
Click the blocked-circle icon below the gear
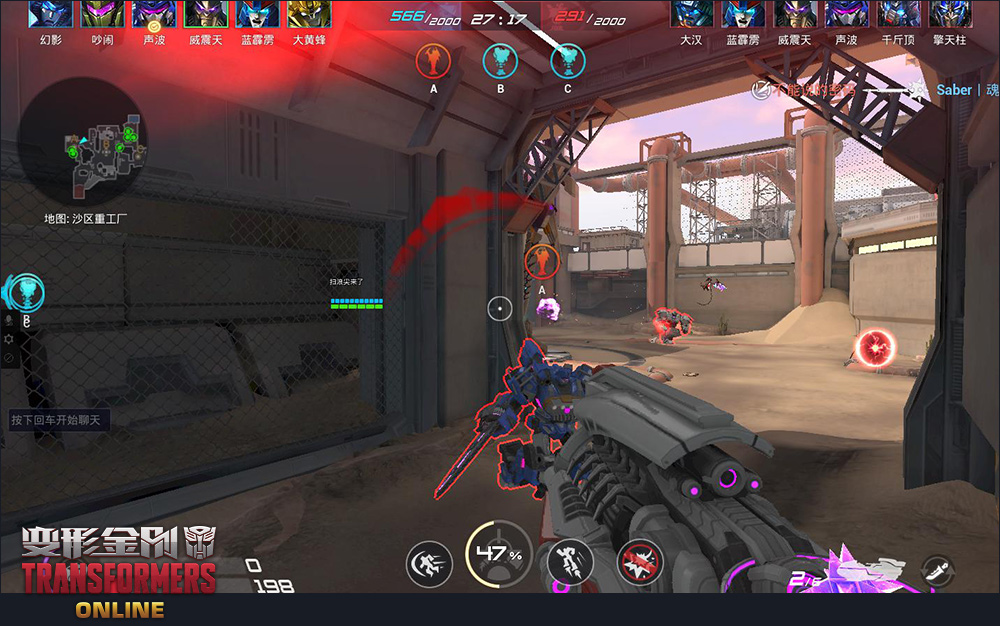[x=9, y=358]
